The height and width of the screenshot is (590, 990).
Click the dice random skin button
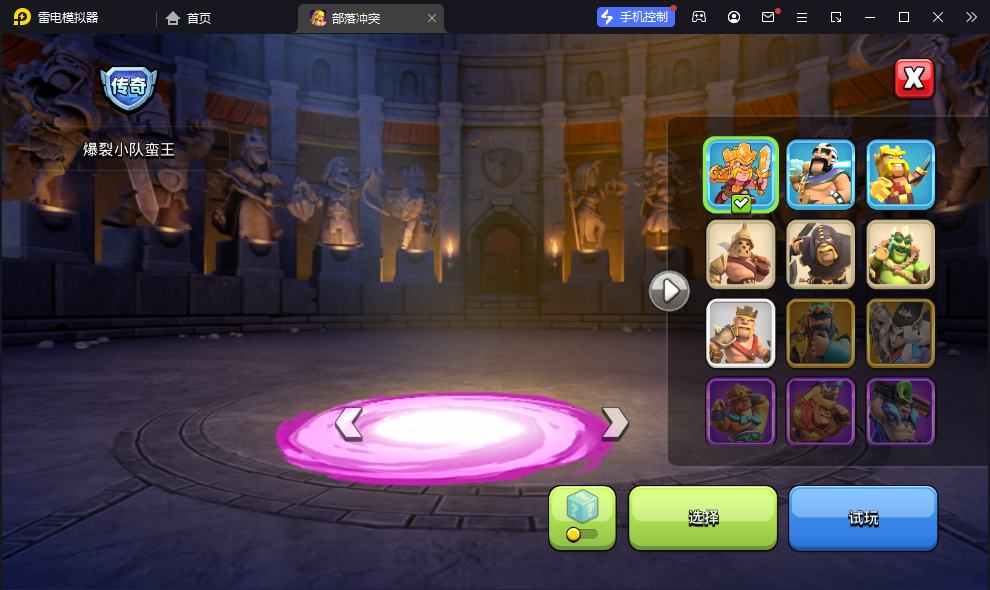(582, 517)
